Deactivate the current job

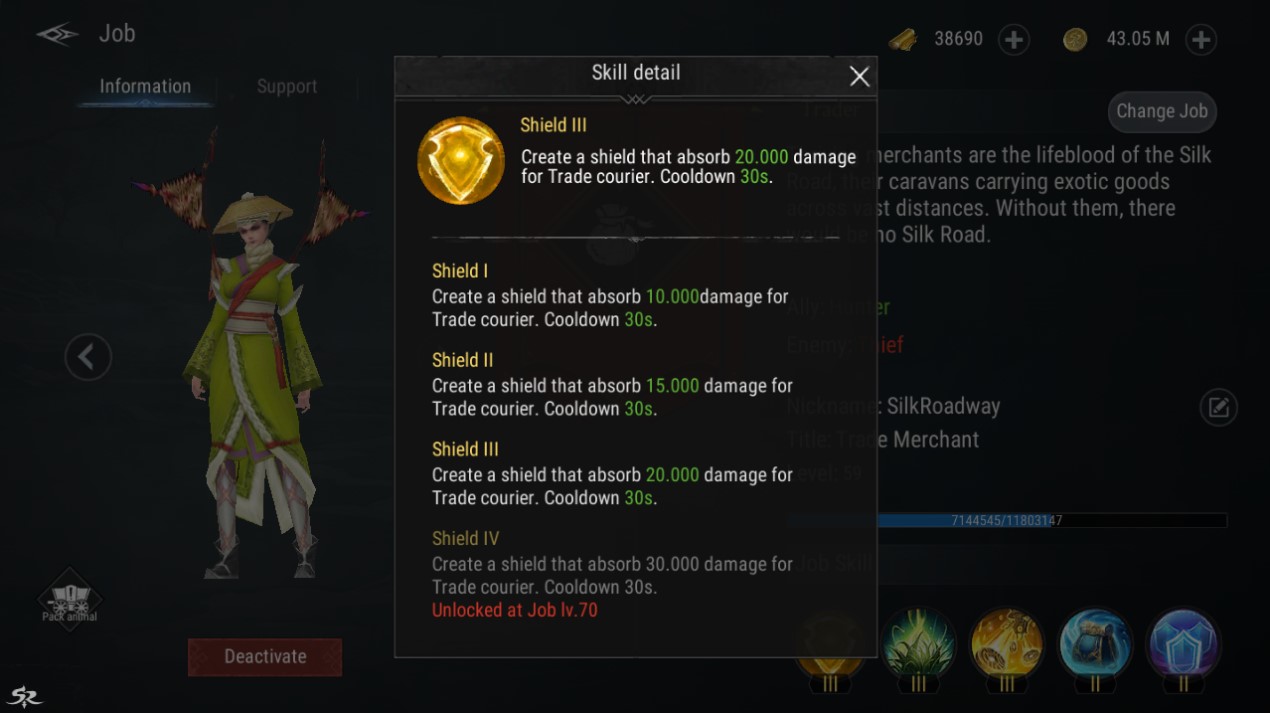265,657
